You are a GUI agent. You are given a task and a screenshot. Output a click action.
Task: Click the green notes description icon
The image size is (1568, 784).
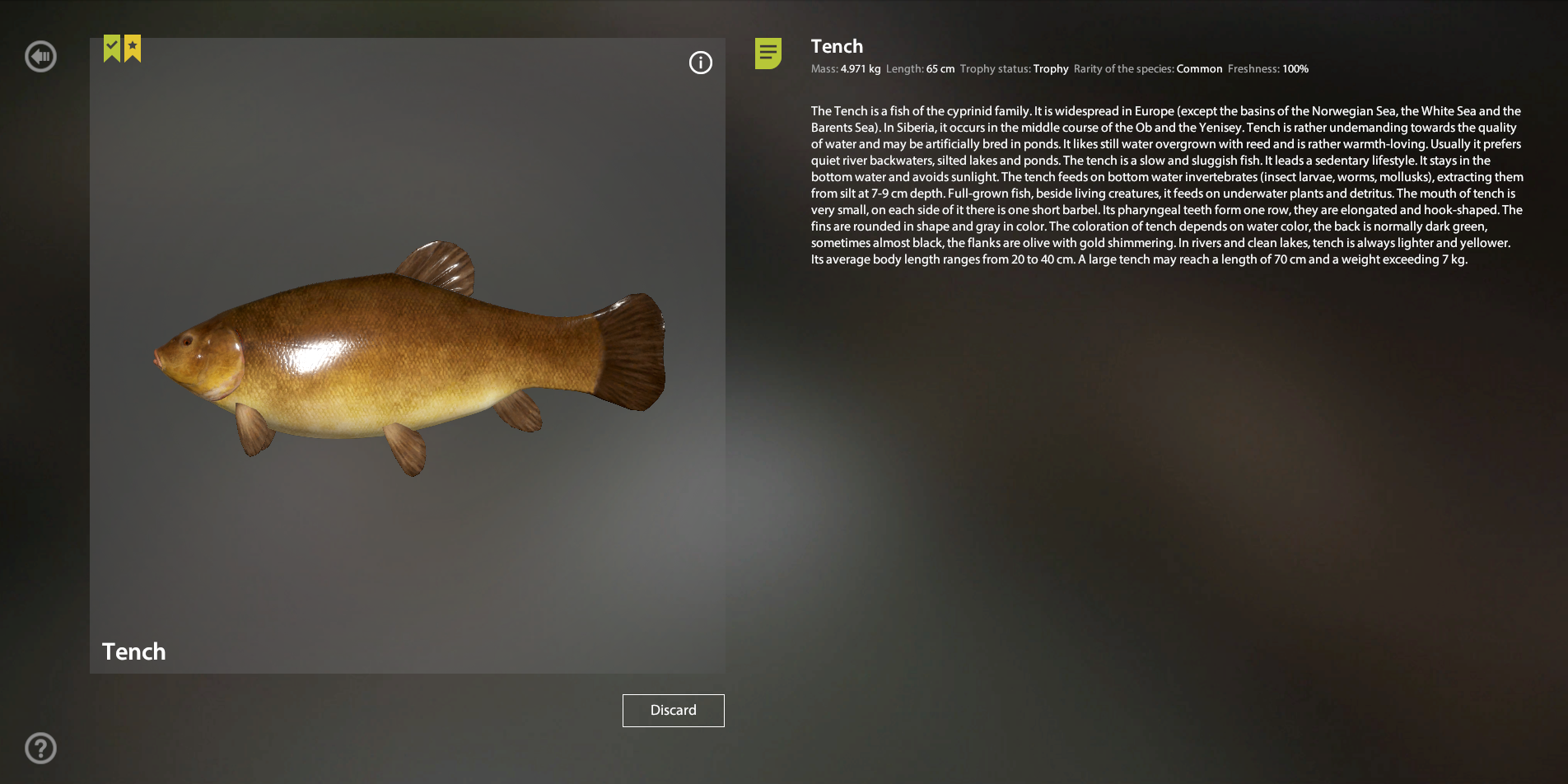tap(768, 54)
